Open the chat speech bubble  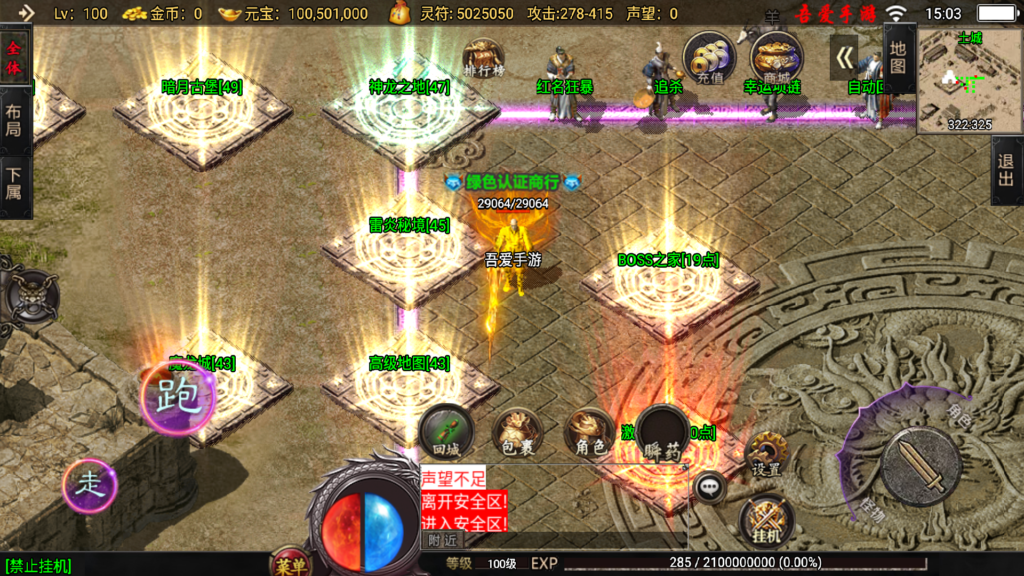(x=710, y=487)
